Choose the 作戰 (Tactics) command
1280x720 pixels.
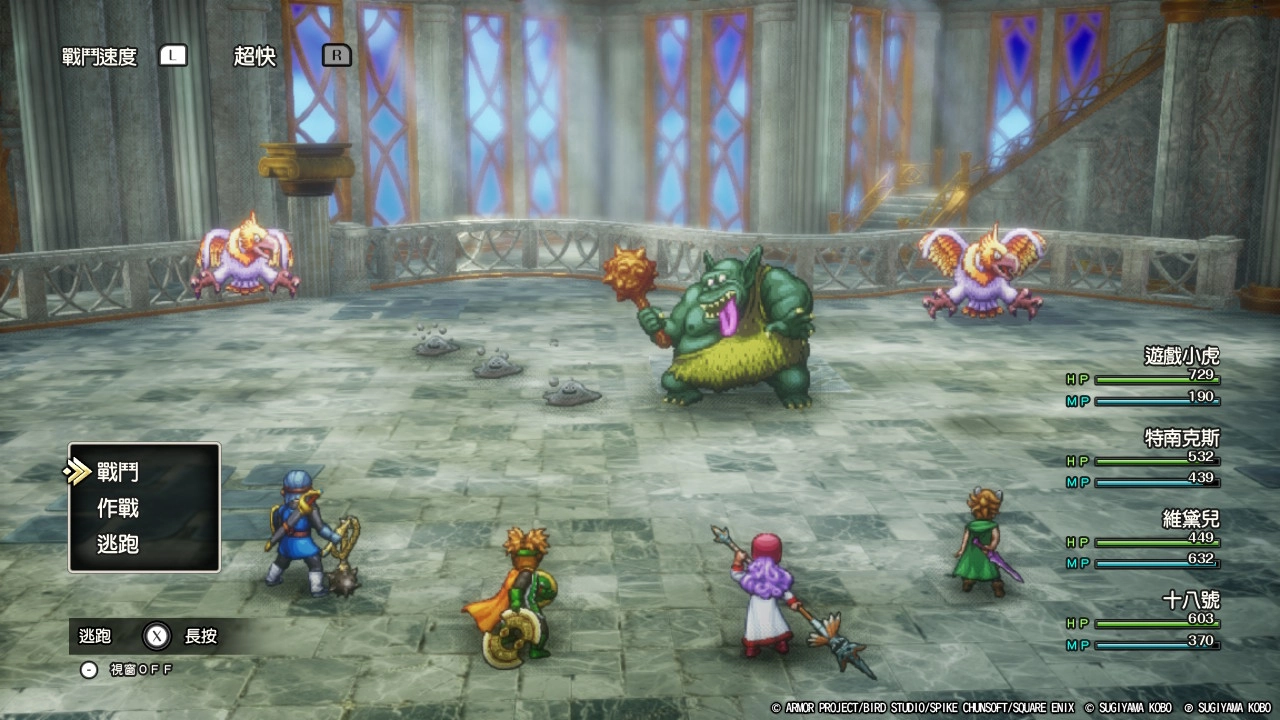click(x=118, y=508)
